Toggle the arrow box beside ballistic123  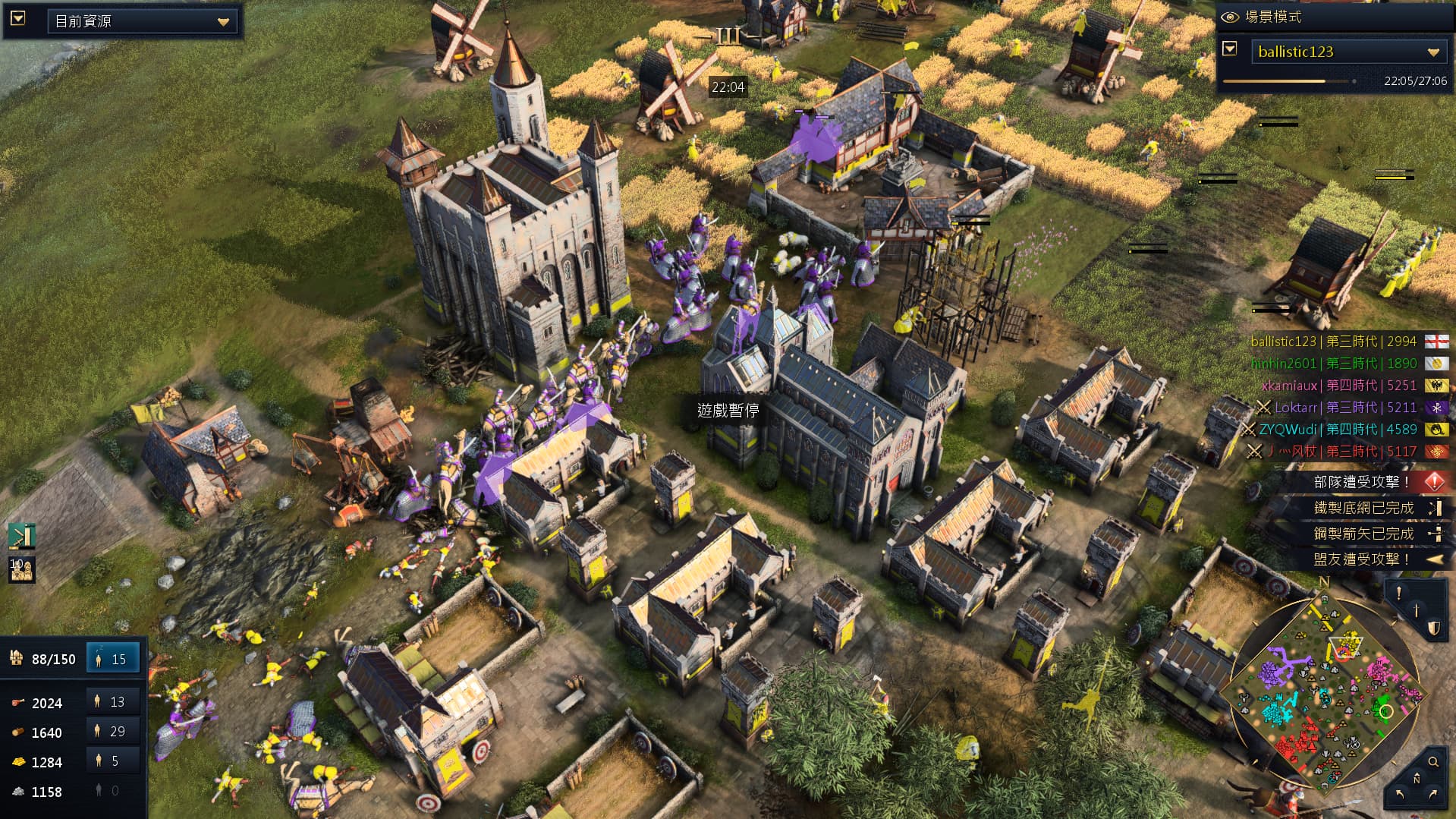point(1230,50)
